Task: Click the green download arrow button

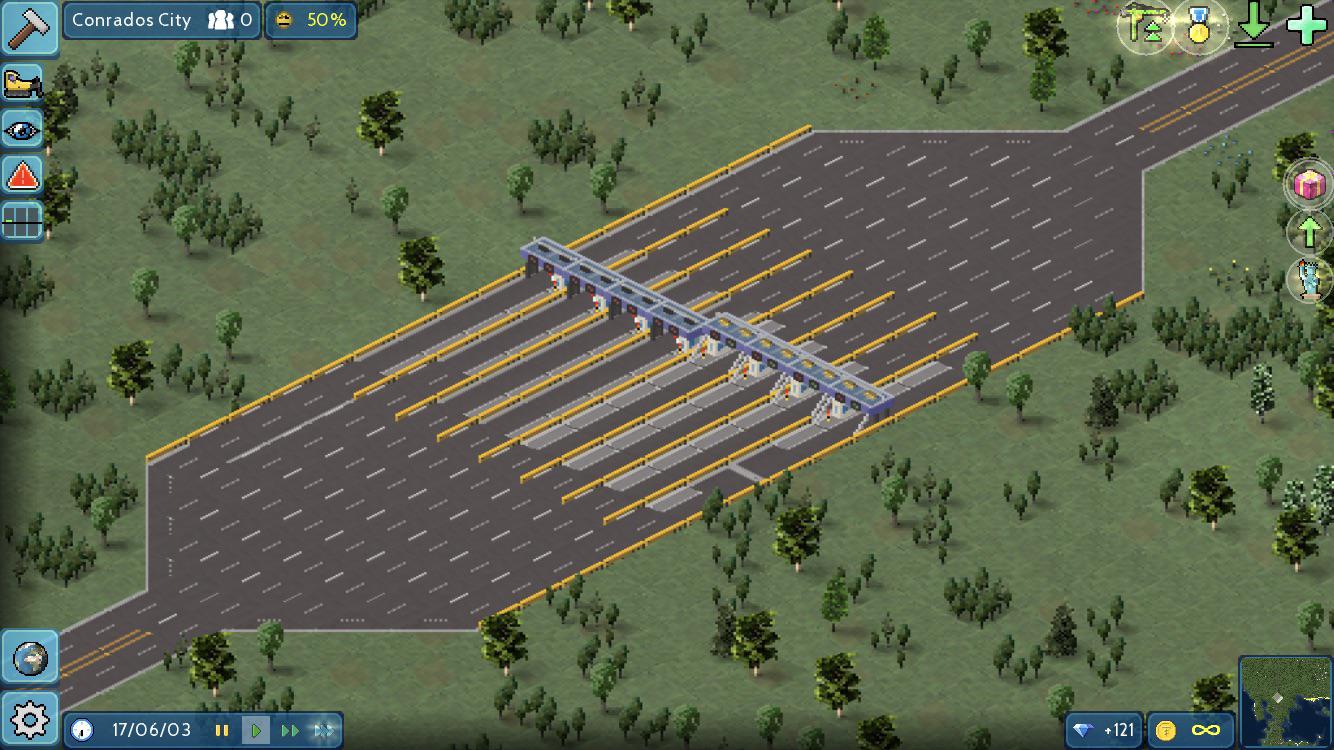Action: click(x=1255, y=27)
